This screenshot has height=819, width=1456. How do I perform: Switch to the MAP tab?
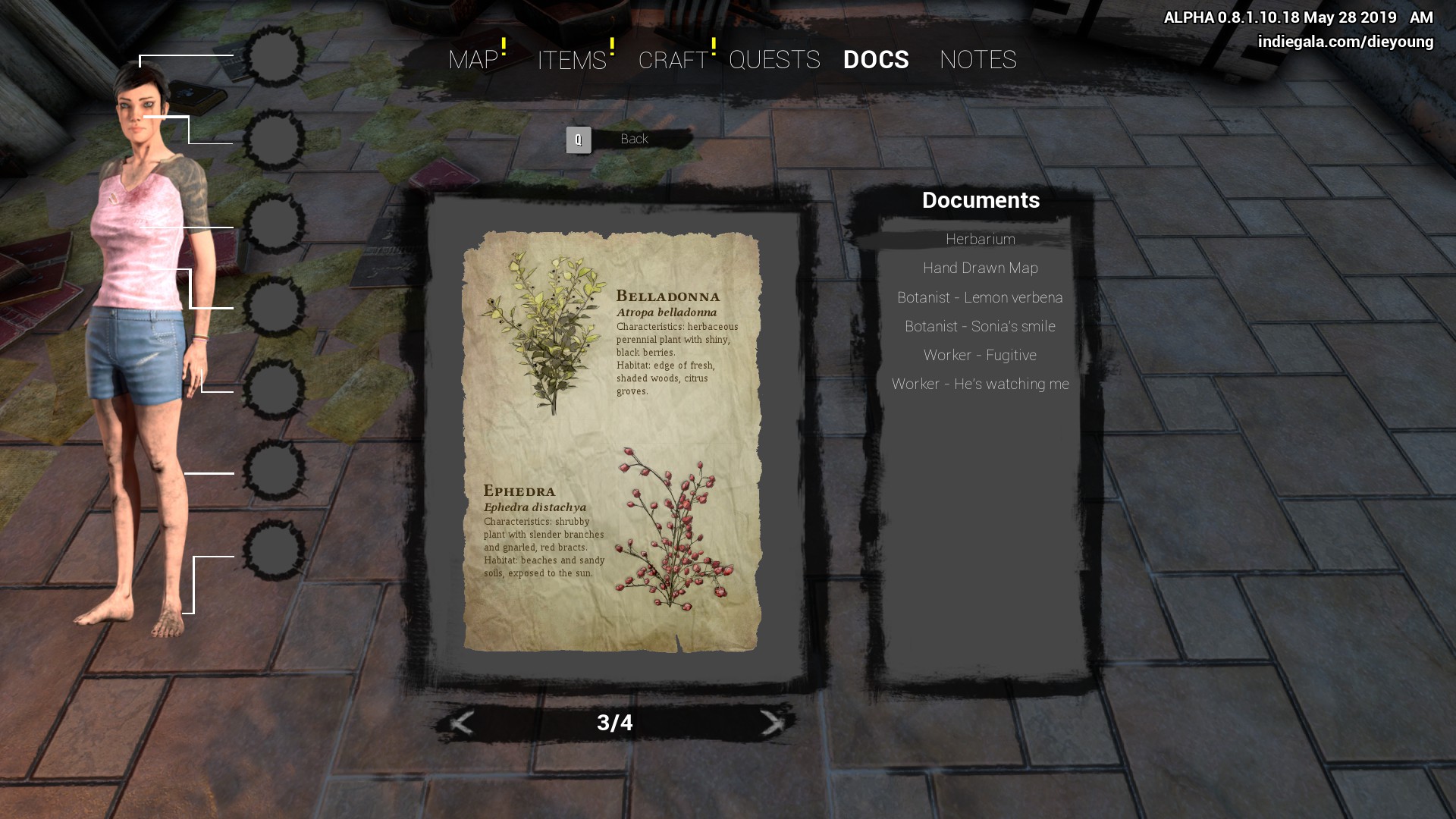coord(473,60)
